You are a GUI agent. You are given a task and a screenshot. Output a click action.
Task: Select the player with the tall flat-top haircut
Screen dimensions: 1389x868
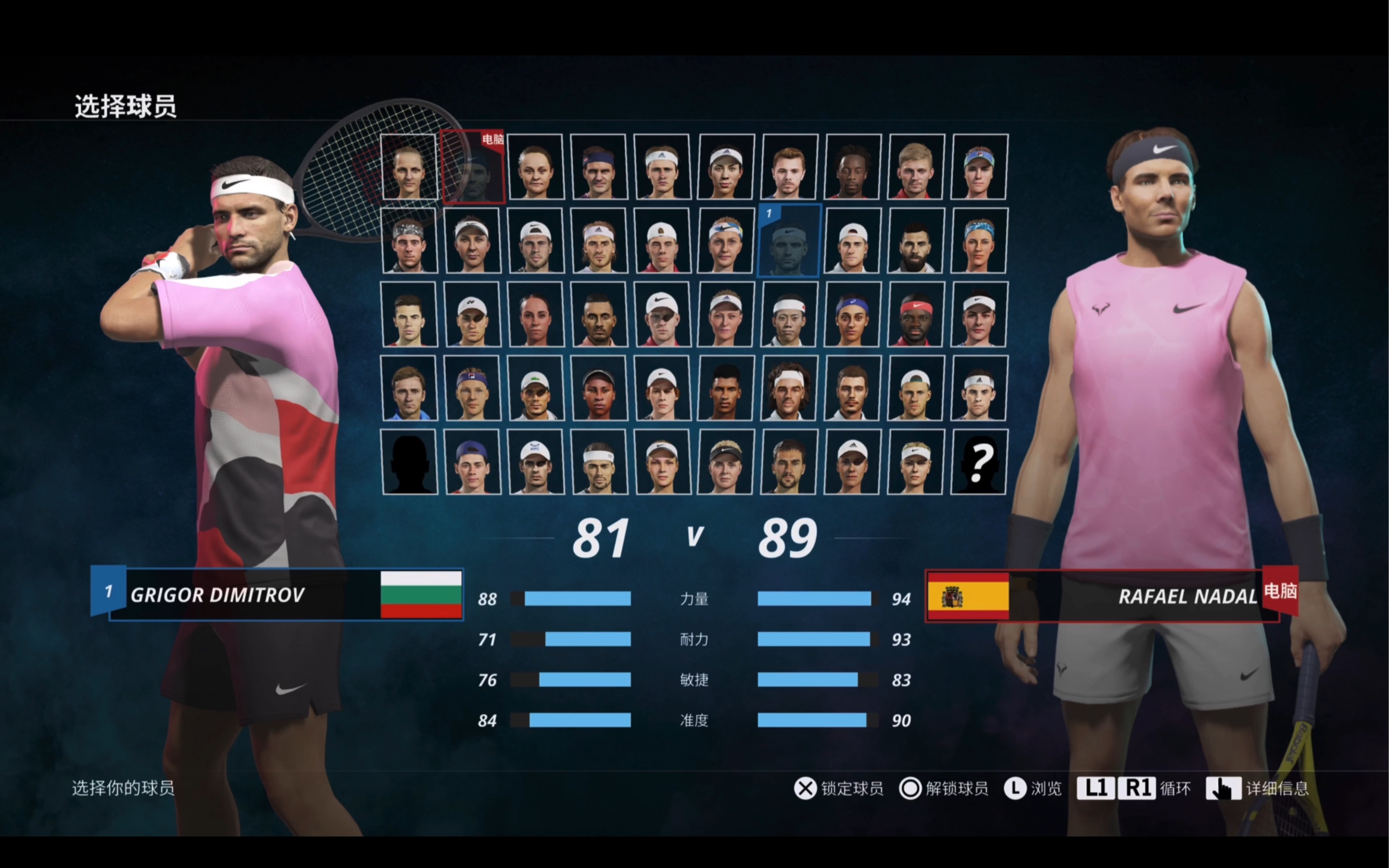click(725, 388)
